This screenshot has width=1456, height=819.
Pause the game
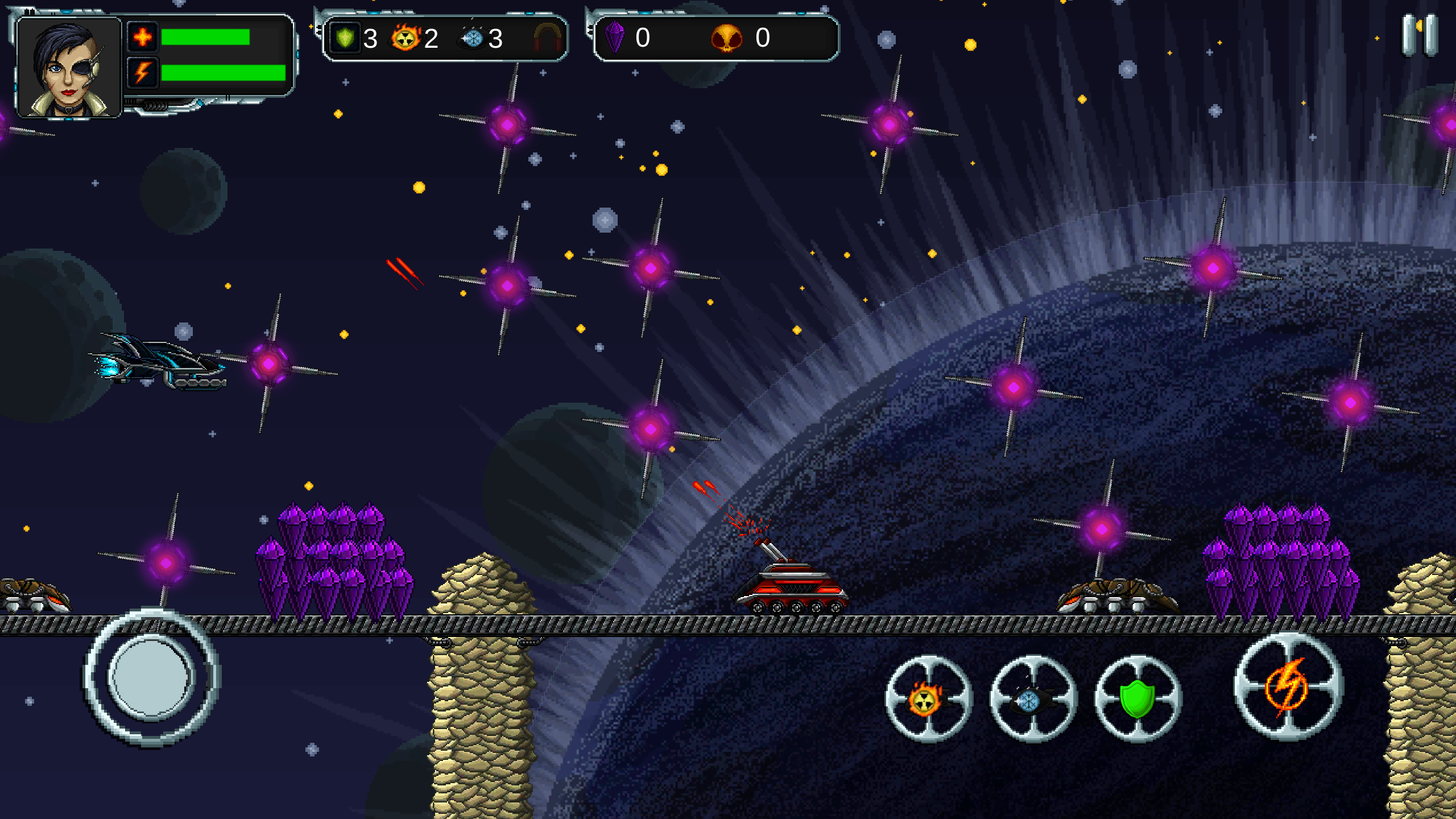click(x=1420, y=36)
